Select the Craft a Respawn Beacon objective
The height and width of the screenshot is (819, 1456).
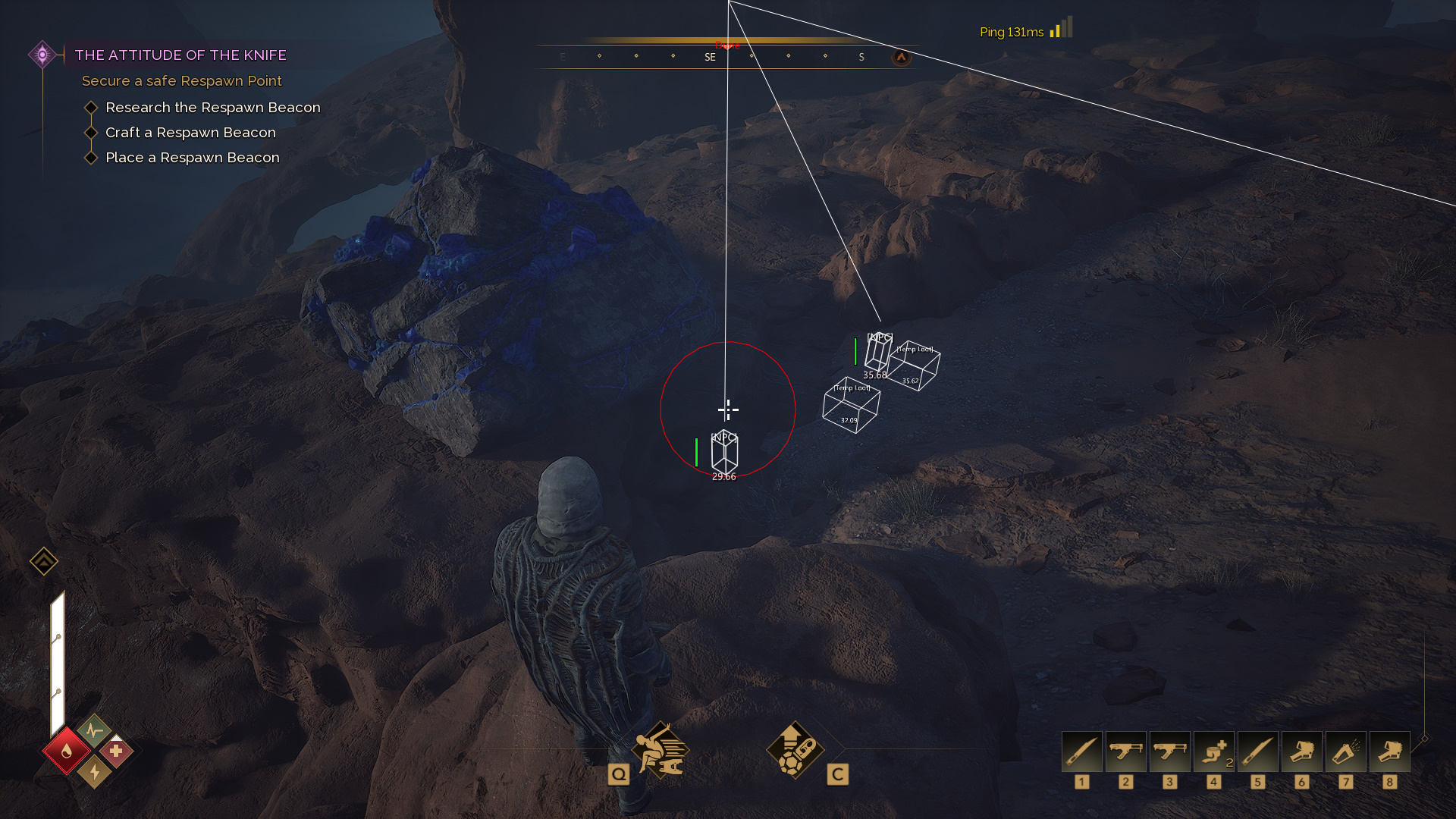(x=190, y=133)
